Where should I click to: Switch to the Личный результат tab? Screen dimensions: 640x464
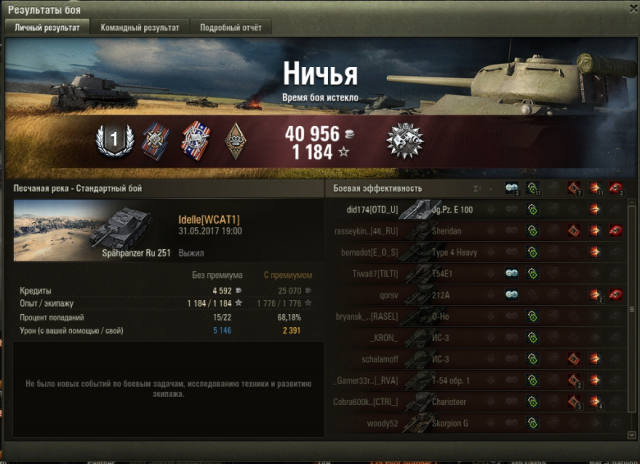pos(47,28)
